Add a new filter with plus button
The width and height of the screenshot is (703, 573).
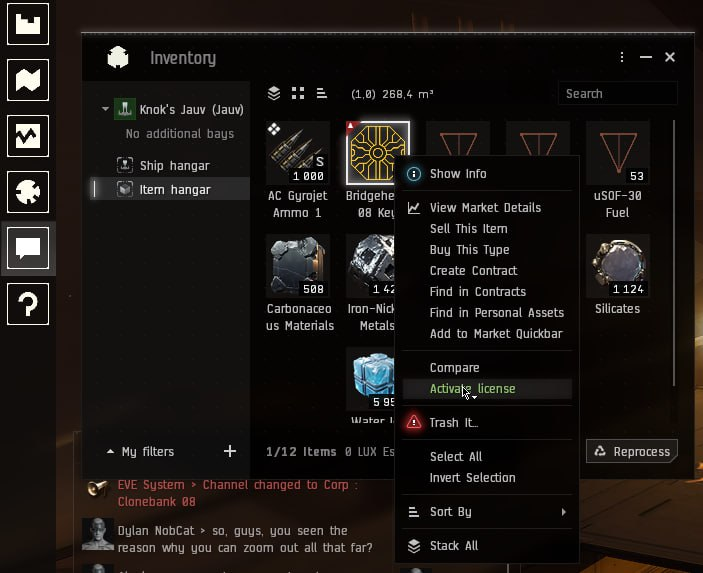(x=230, y=452)
